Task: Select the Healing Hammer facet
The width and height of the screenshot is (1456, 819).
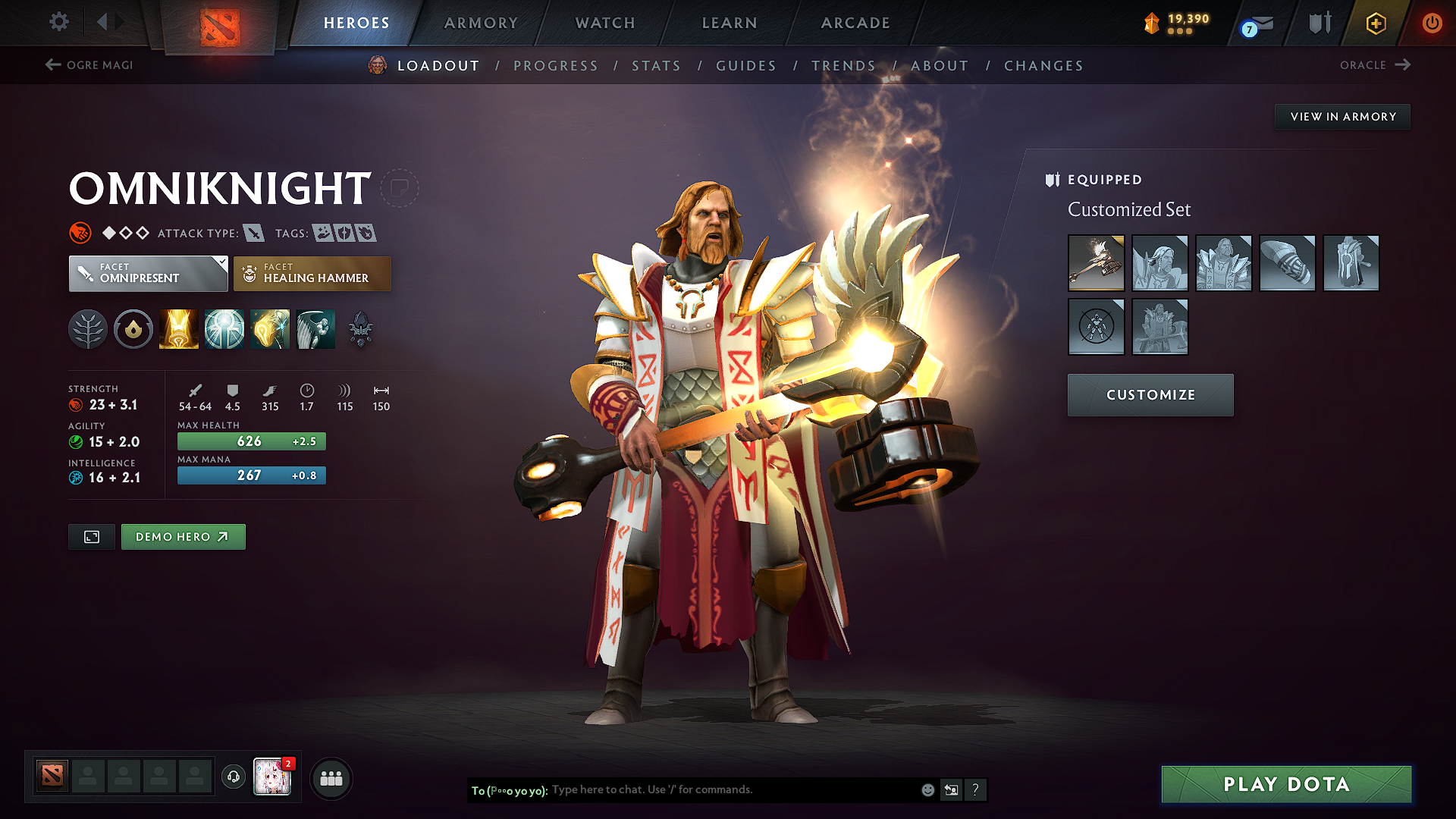Action: coord(312,273)
